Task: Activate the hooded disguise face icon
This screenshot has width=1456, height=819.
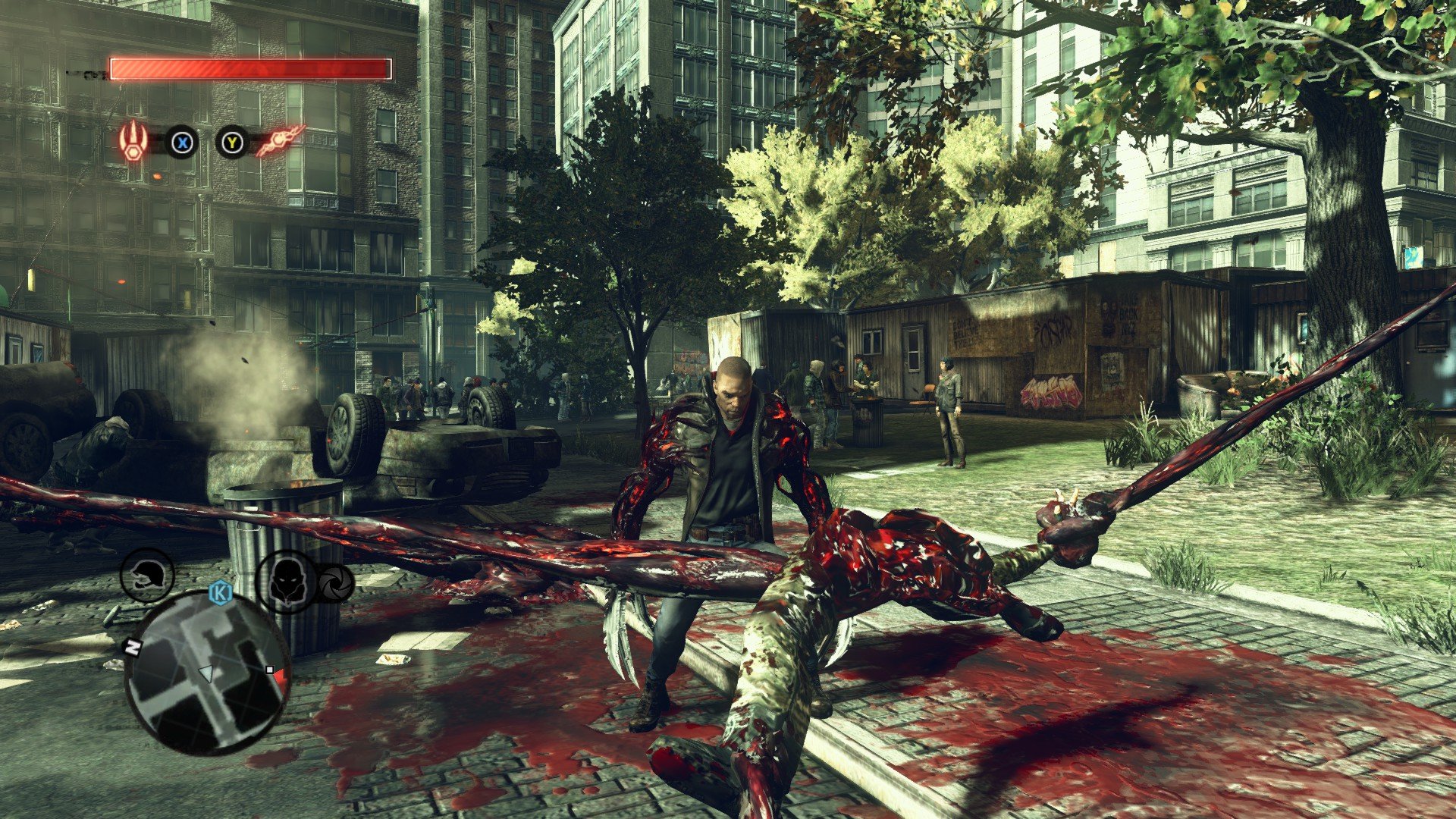Action: point(287,582)
